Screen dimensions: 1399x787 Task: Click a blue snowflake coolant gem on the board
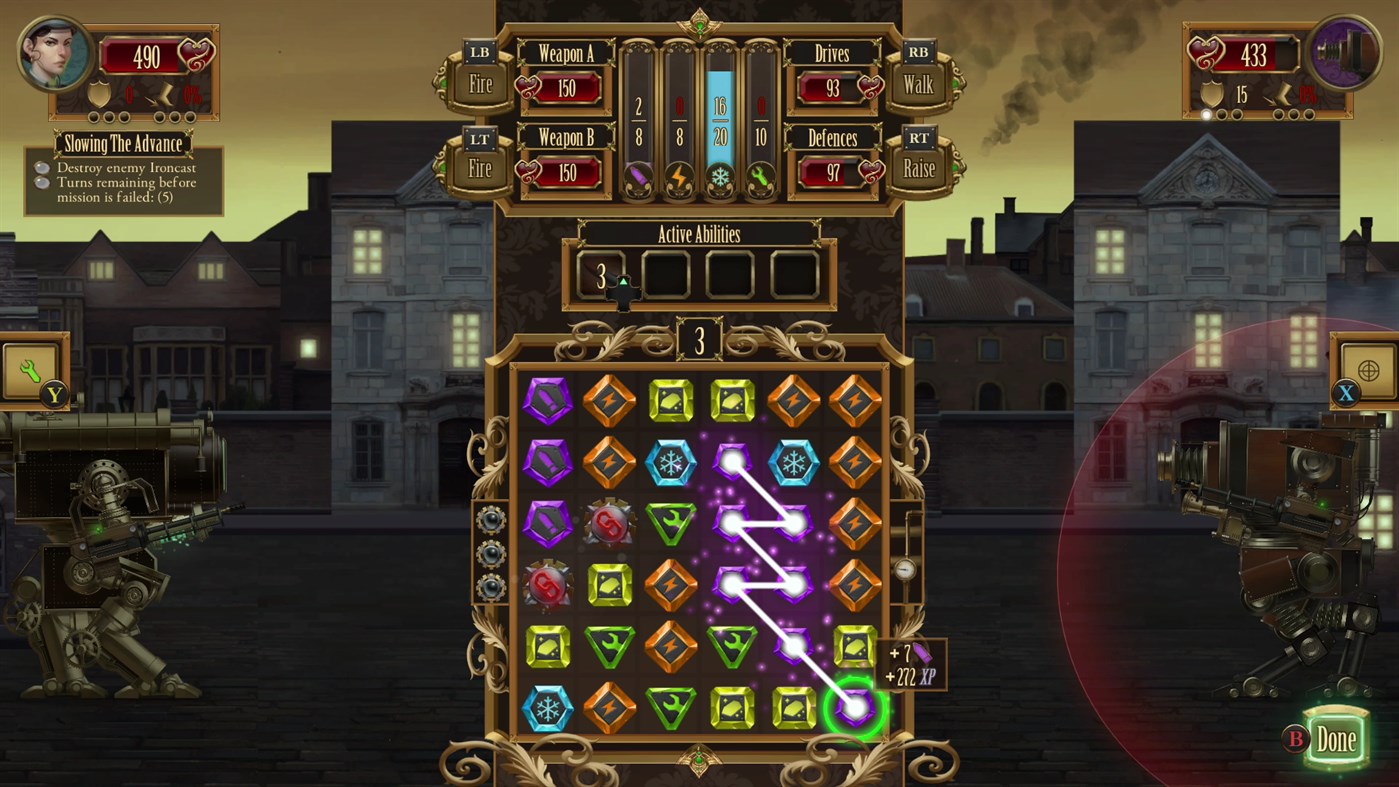[x=671, y=463]
